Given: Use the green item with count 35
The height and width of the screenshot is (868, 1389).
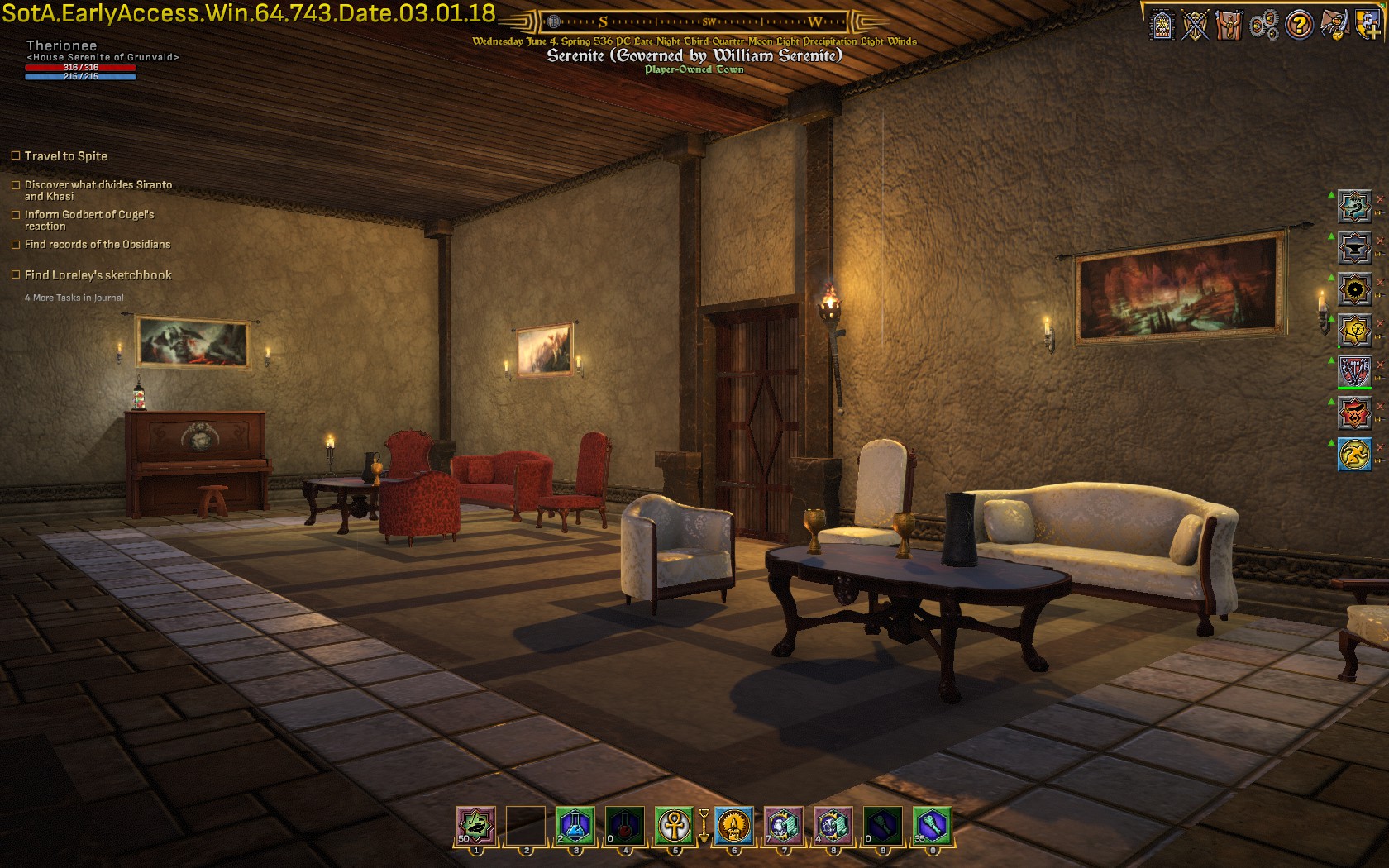Looking at the screenshot, I should [x=932, y=825].
